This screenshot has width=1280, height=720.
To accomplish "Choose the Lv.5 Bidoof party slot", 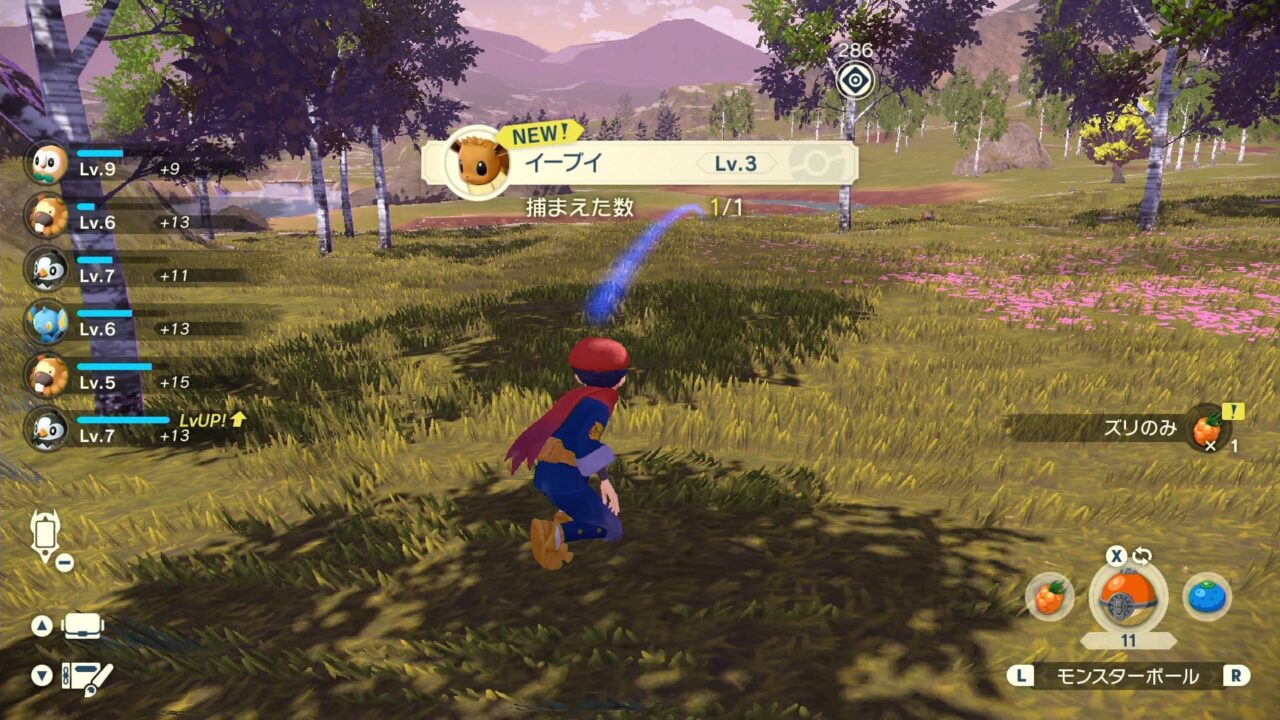I will pos(47,376).
